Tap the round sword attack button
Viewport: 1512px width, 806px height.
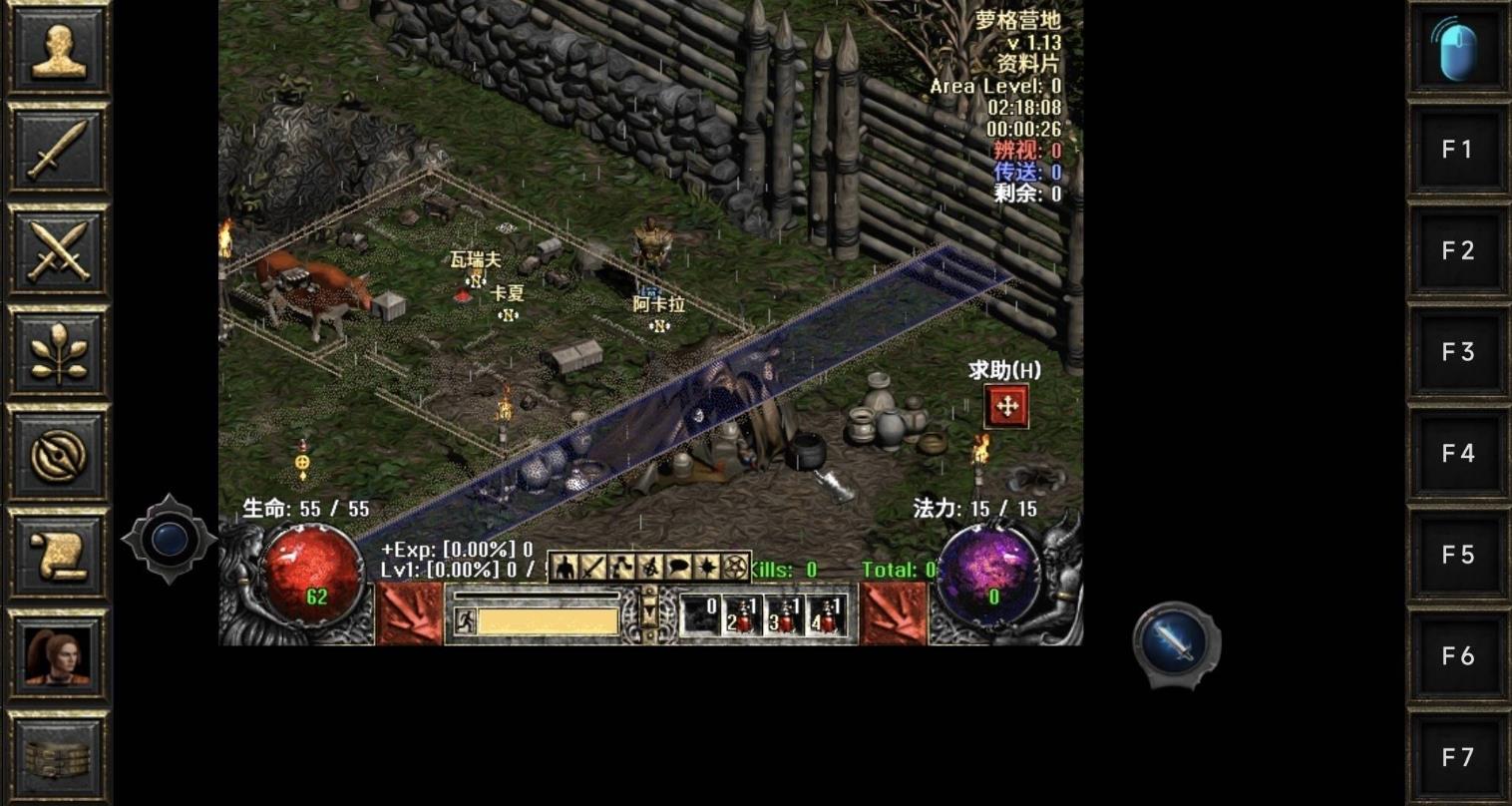[x=1177, y=643]
